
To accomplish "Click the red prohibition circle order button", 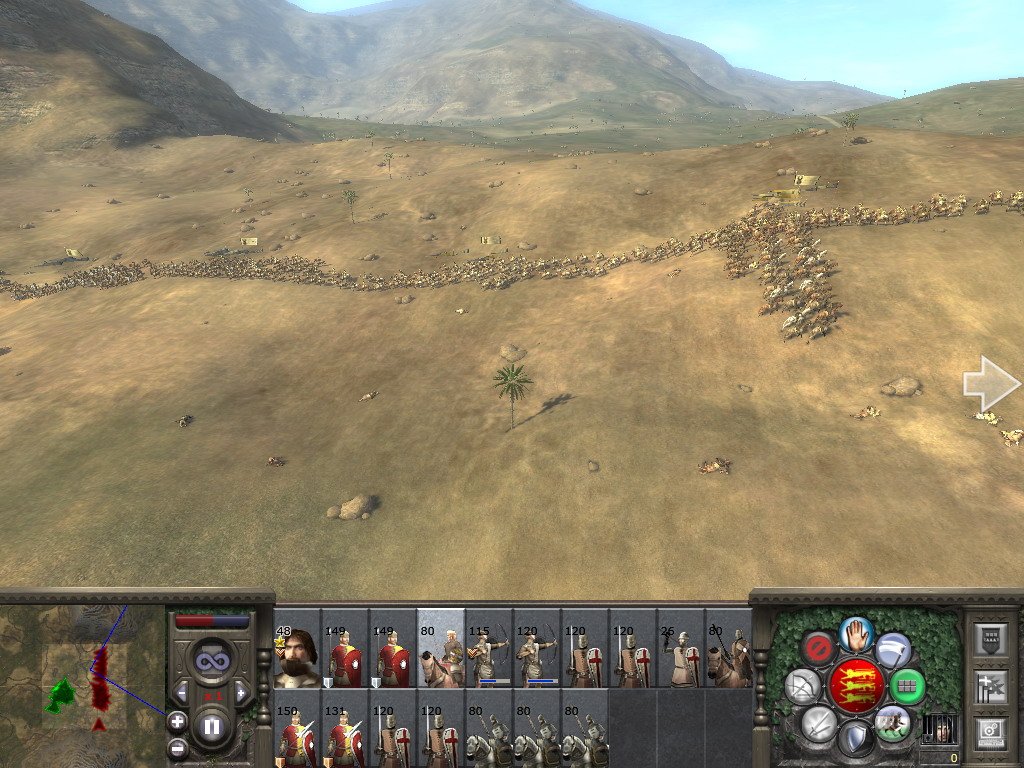I will tap(819, 648).
